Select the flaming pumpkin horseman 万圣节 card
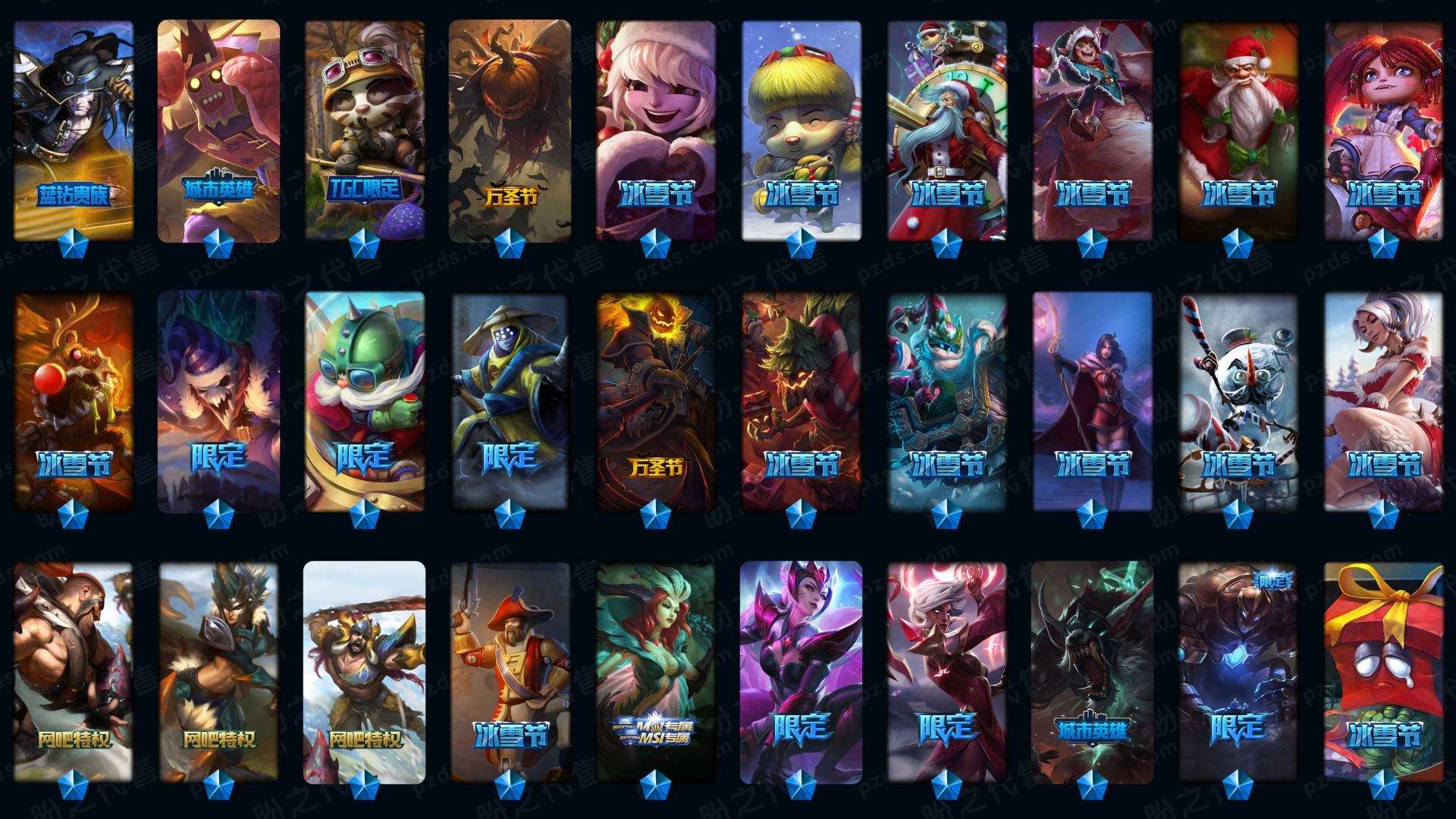This screenshot has height=819, width=1456. point(656,402)
